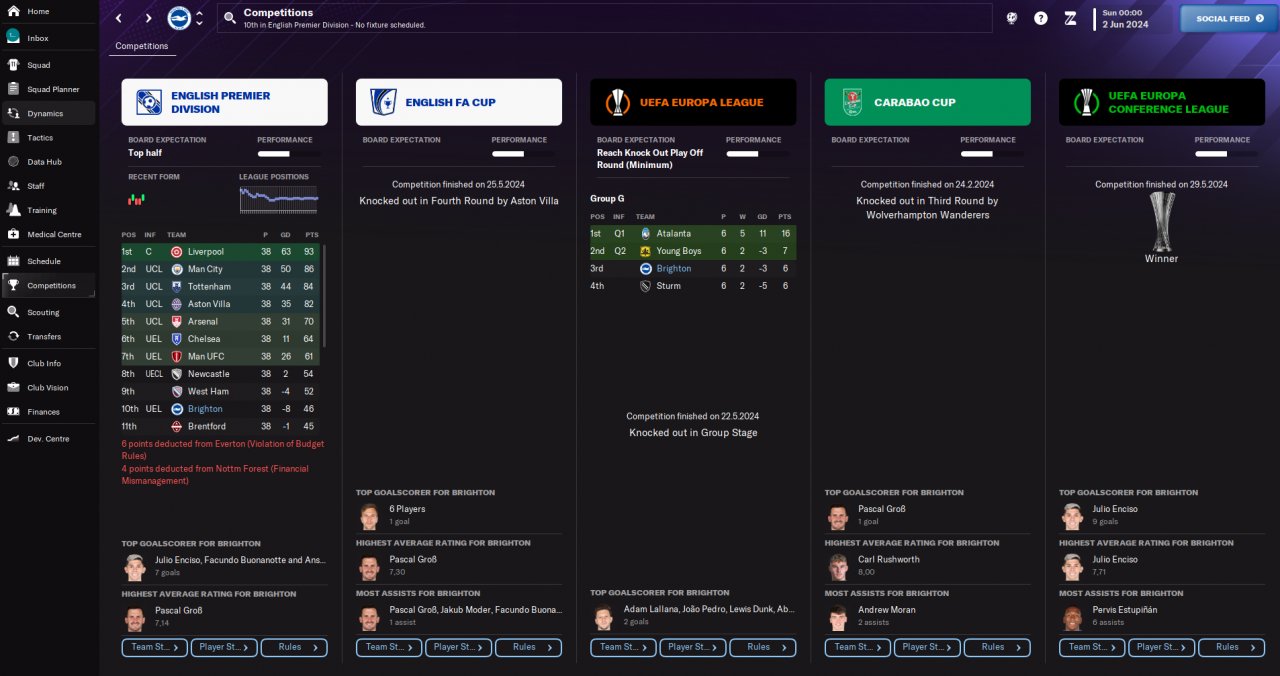Image resolution: width=1280 pixels, height=676 pixels.
Task: Open the help question mark icon
Action: [1041, 18]
